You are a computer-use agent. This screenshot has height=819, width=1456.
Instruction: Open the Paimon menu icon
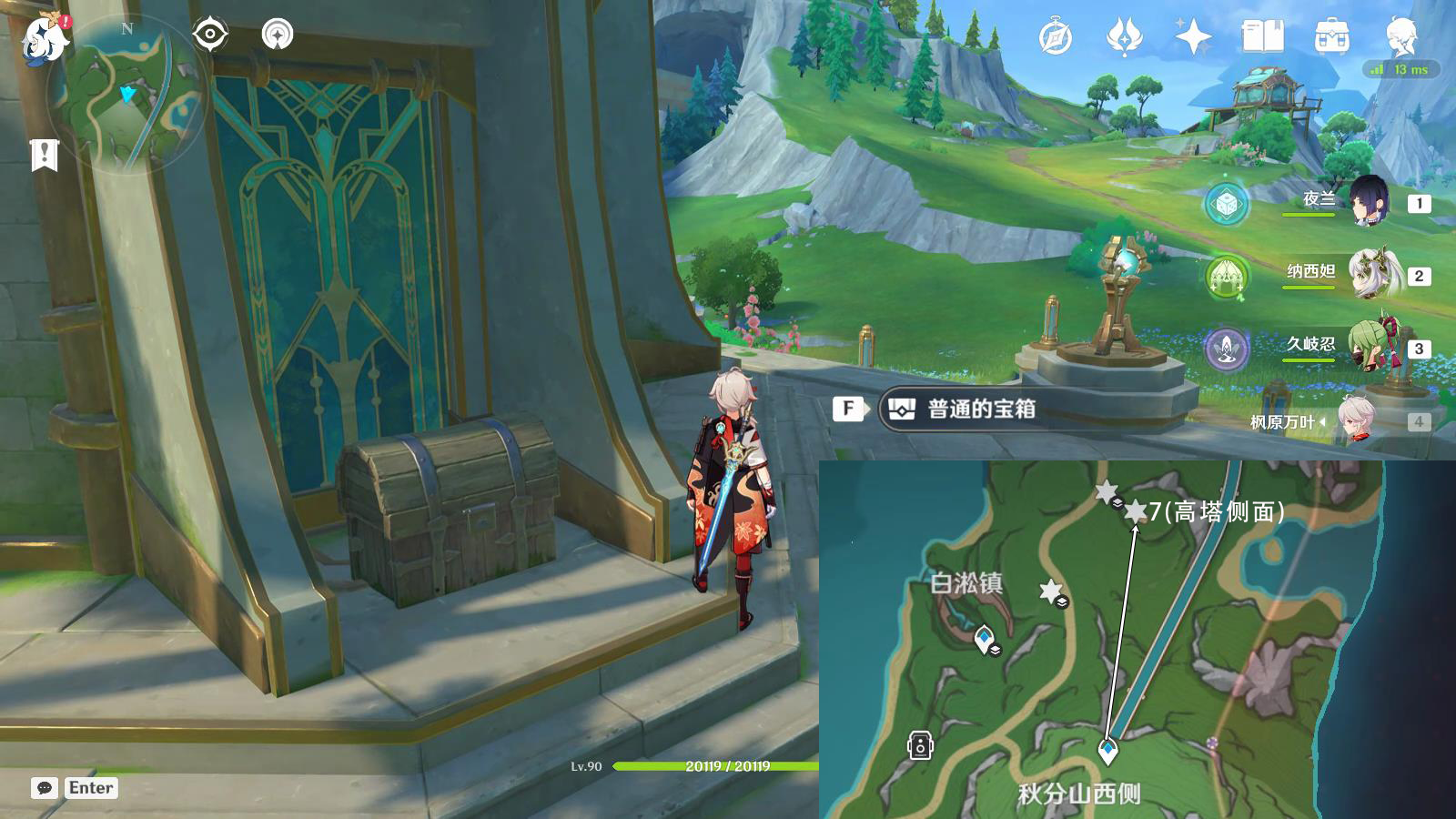44,38
